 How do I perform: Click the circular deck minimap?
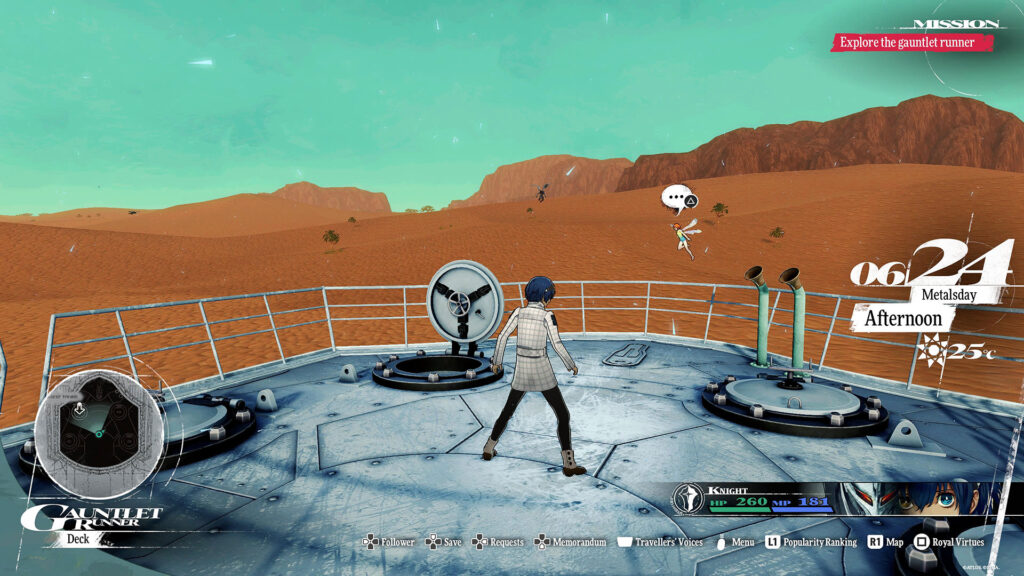98,420
